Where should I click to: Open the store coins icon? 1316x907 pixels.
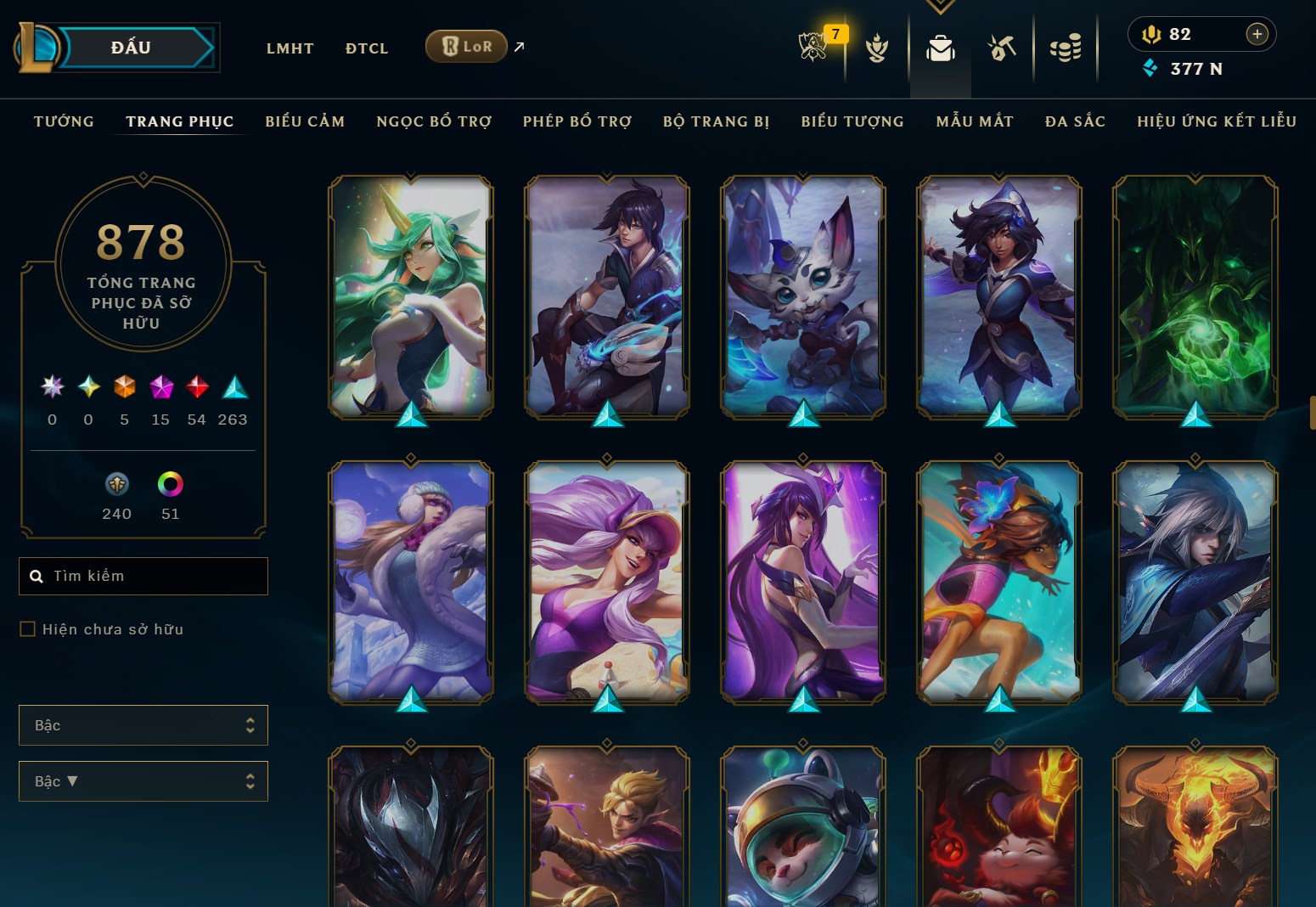point(1066,48)
